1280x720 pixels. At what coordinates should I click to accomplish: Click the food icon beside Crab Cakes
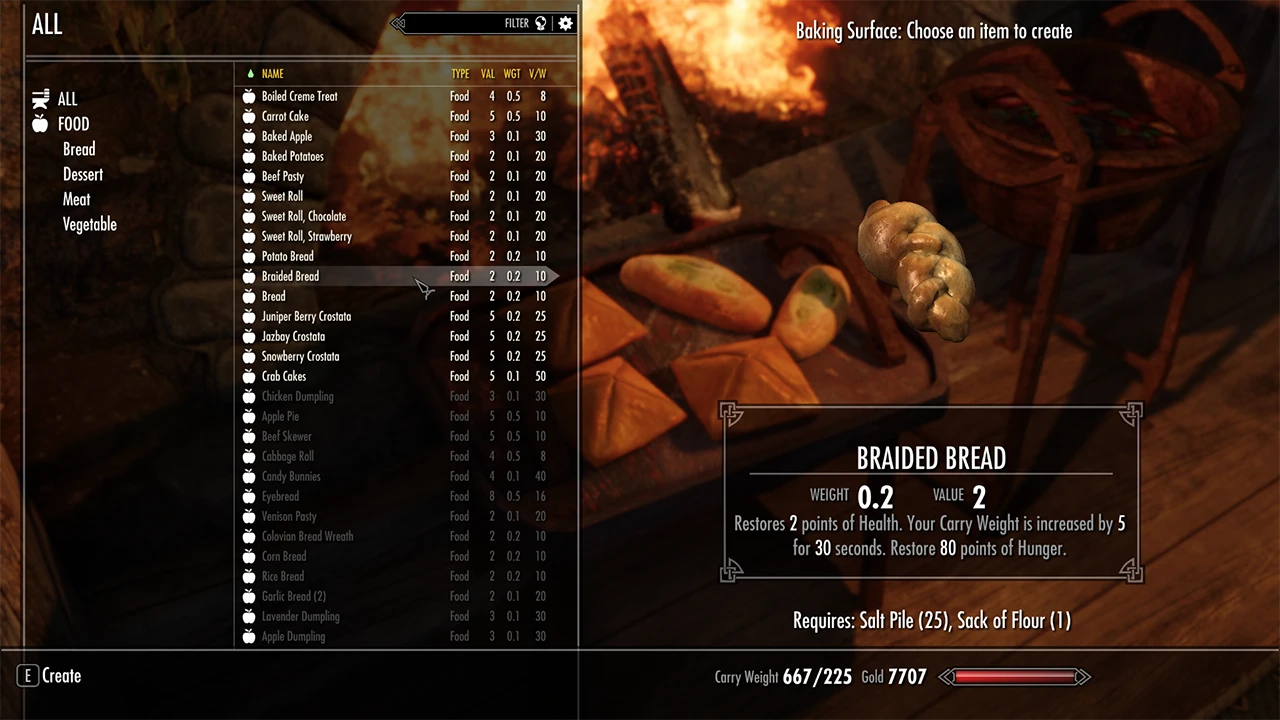coord(248,376)
